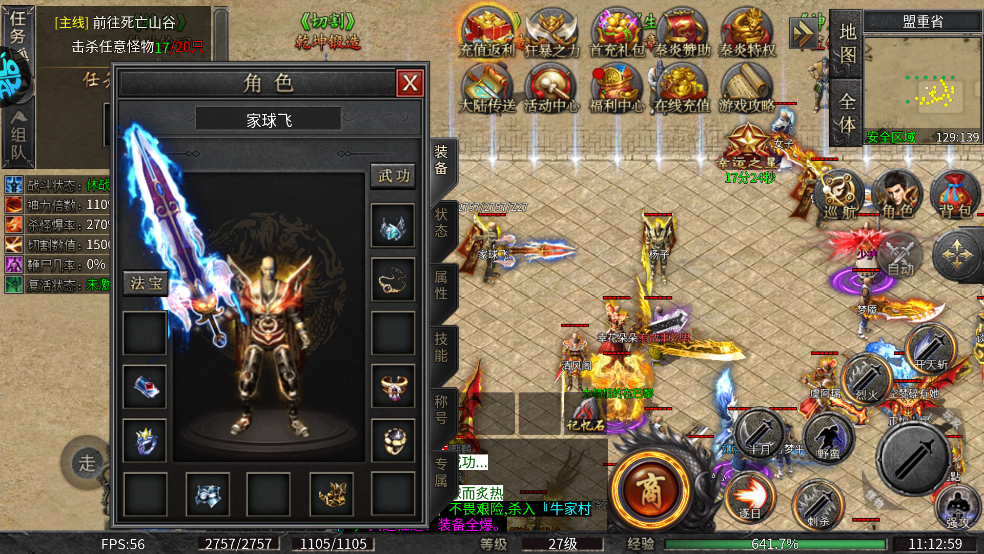Close the 角色 character window
Screen dimensions: 984x554
pyautogui.click(x=410, y=83)
